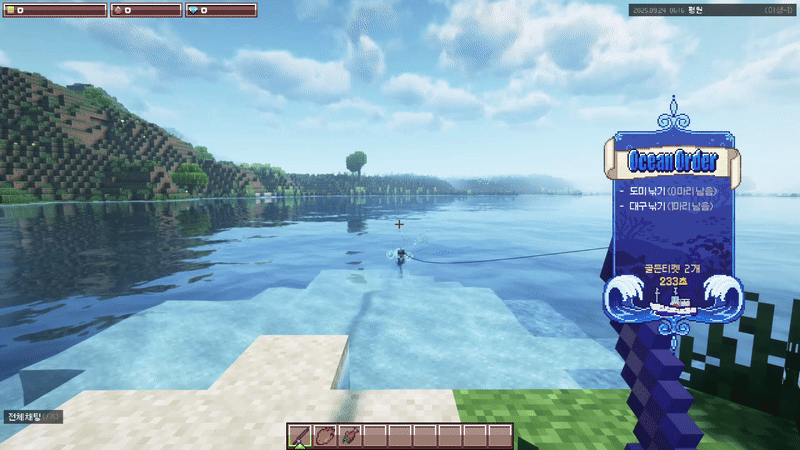This screenshot has height=450, width=800.
Task: Select the bait pouch hotbar slot
Action: (324, 436)
